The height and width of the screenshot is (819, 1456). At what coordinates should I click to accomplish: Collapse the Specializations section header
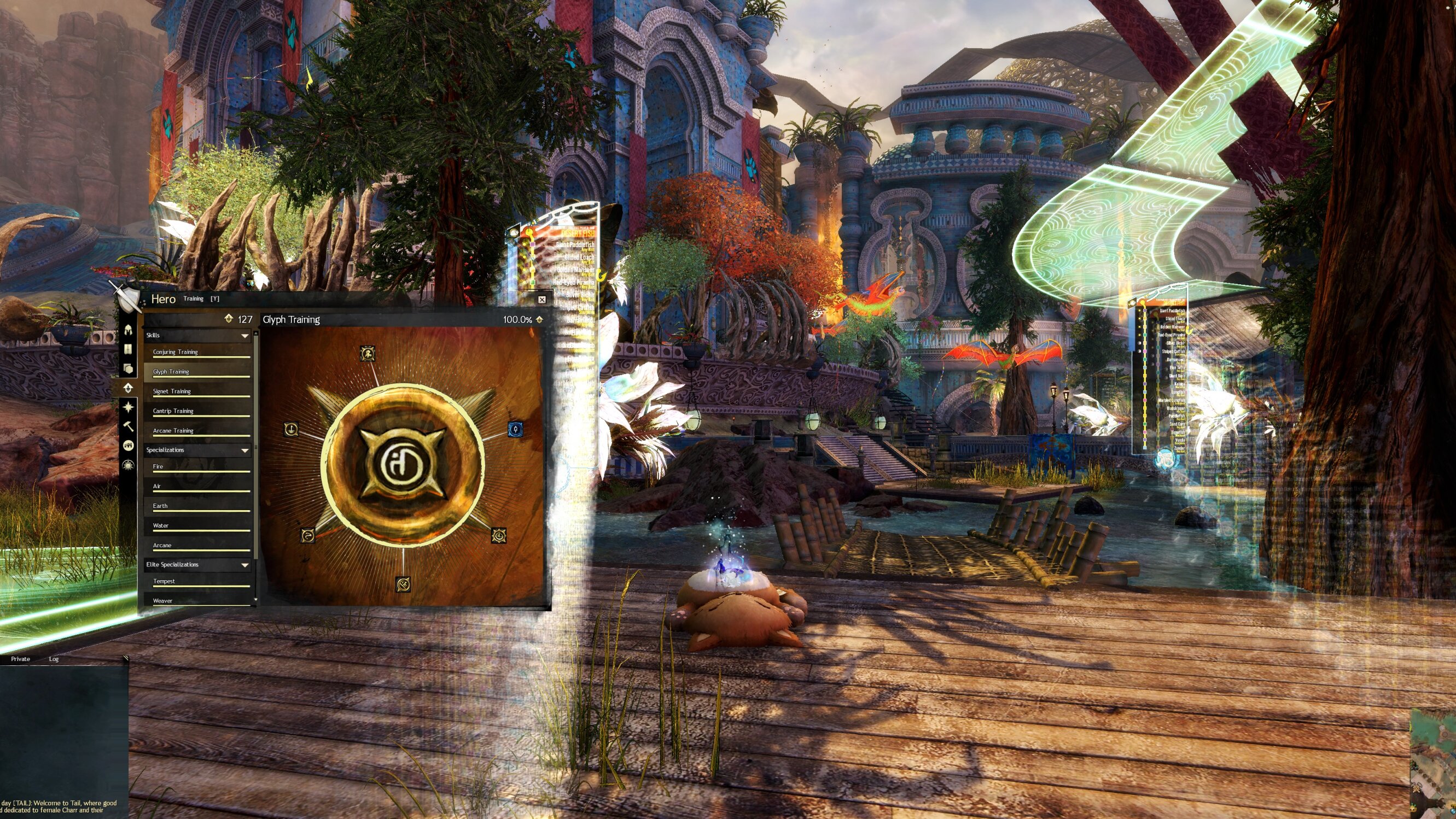(x=197, y=450)
